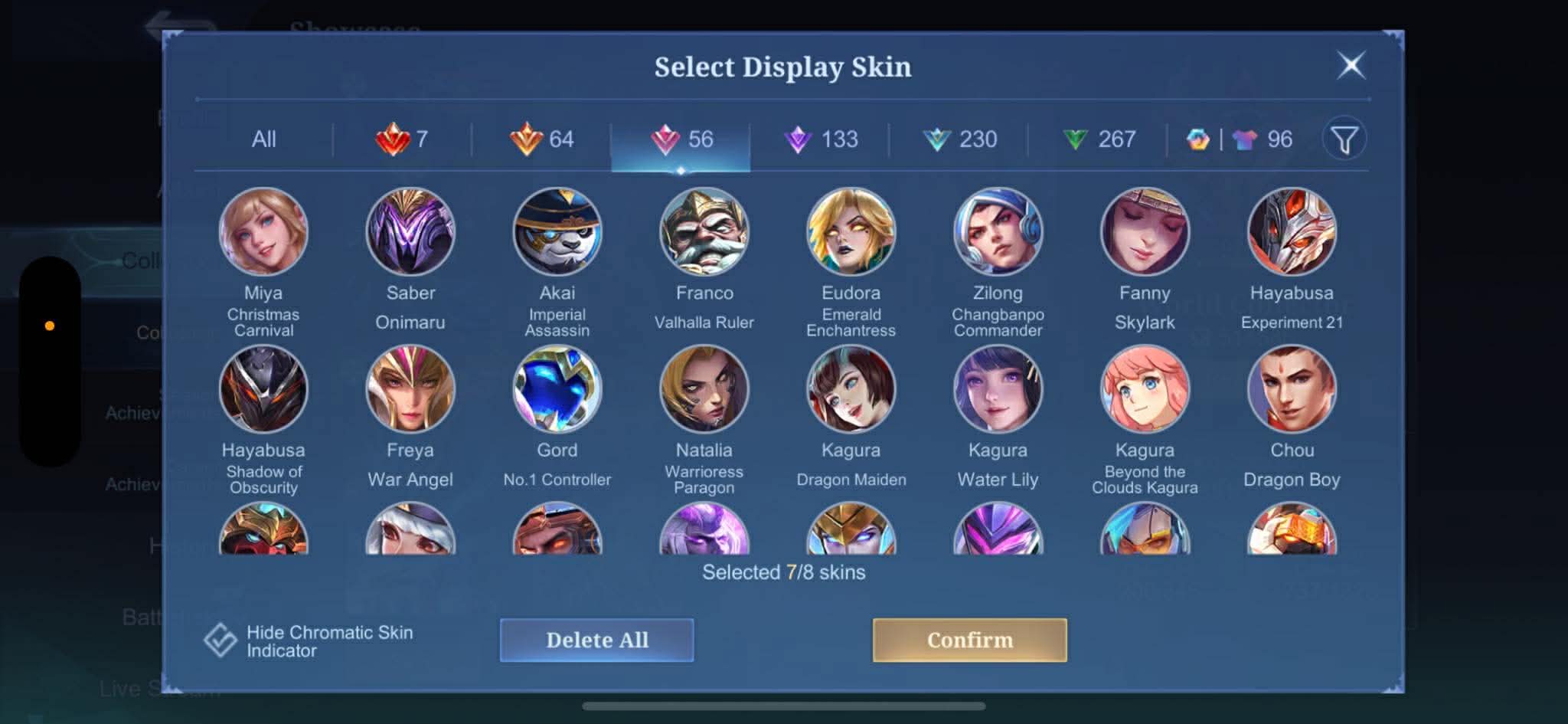This screenshot has height=724, width=1568.
Task: Toggle Hide Chromatic Skin Indicator checkbox
Action: [220, 640]
